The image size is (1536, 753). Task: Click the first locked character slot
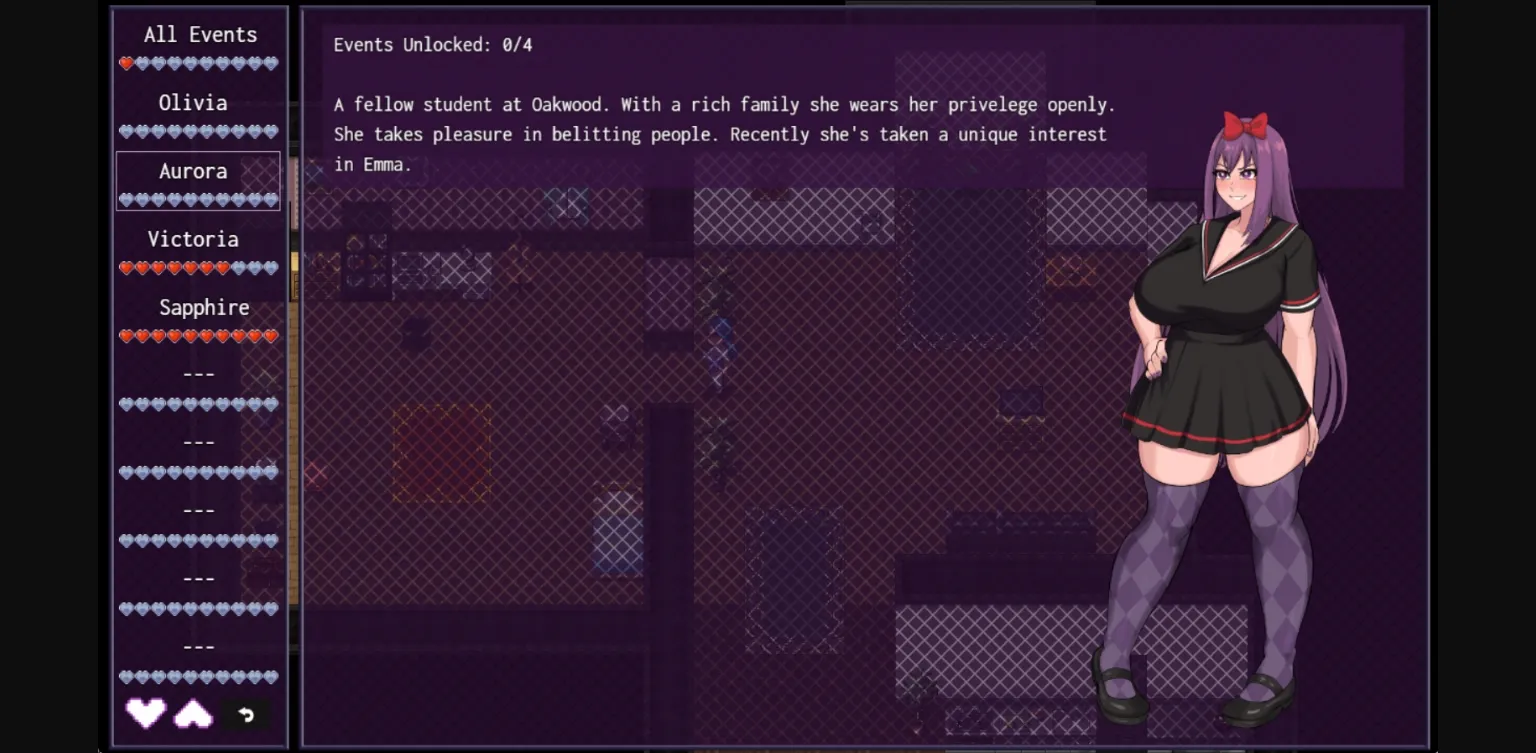tap(197, 373)
